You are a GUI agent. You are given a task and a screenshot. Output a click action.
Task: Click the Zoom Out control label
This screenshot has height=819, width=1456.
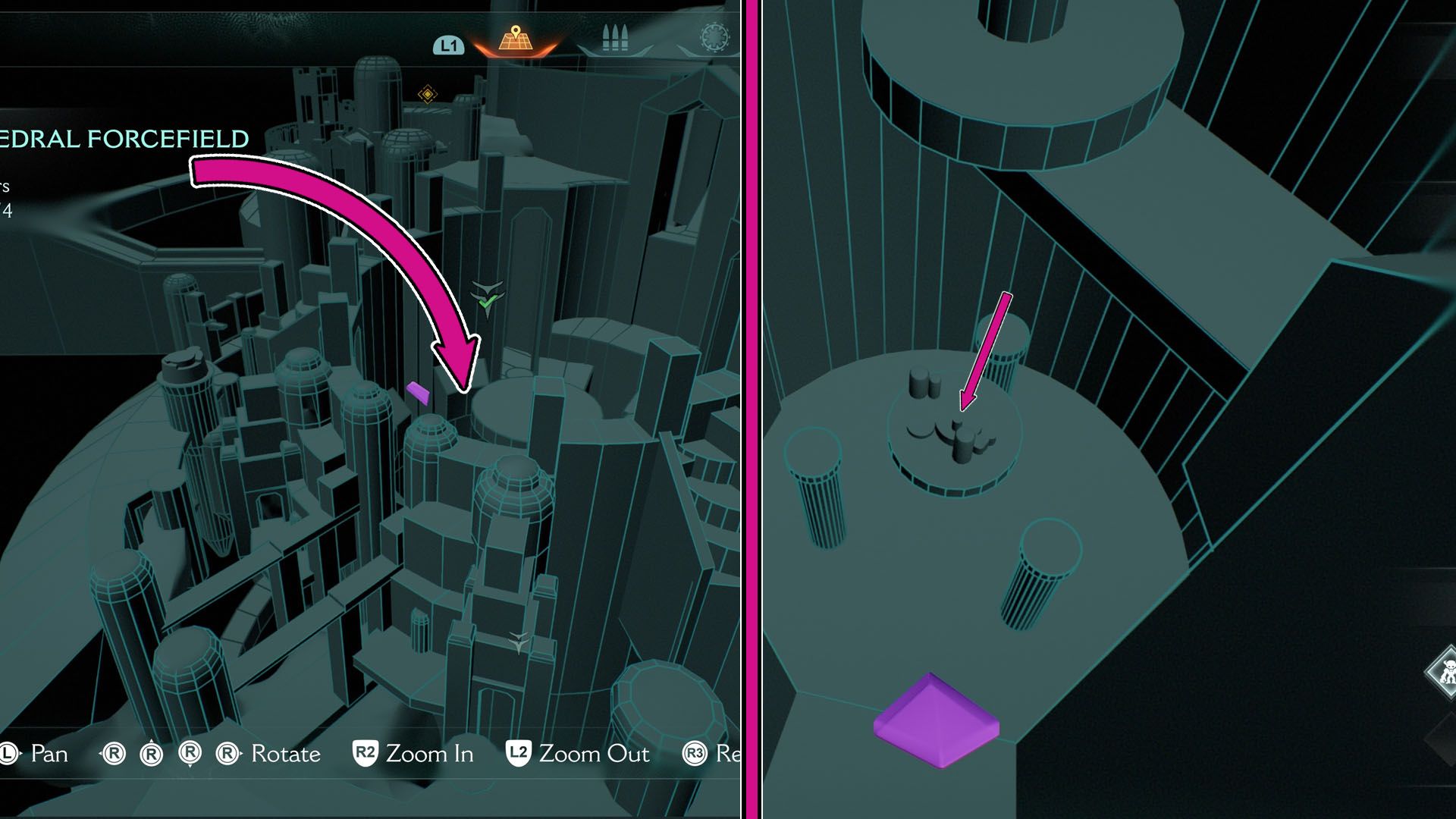[594, 754]
